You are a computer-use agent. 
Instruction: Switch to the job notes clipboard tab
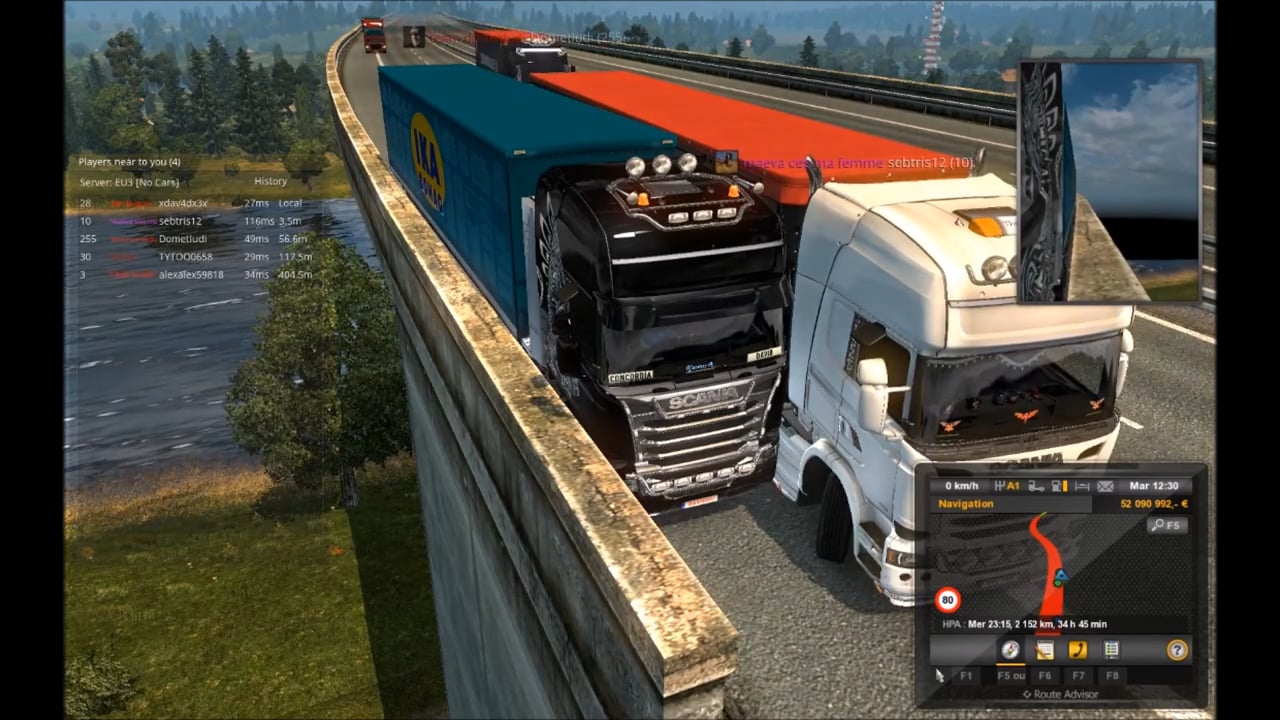(1044, 650)
